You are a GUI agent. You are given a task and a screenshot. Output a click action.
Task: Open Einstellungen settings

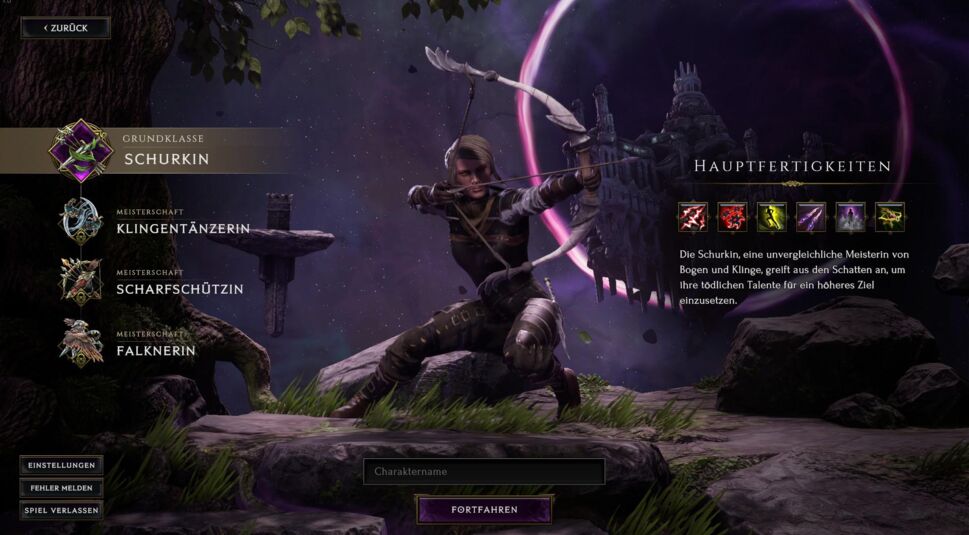point(61,466)
